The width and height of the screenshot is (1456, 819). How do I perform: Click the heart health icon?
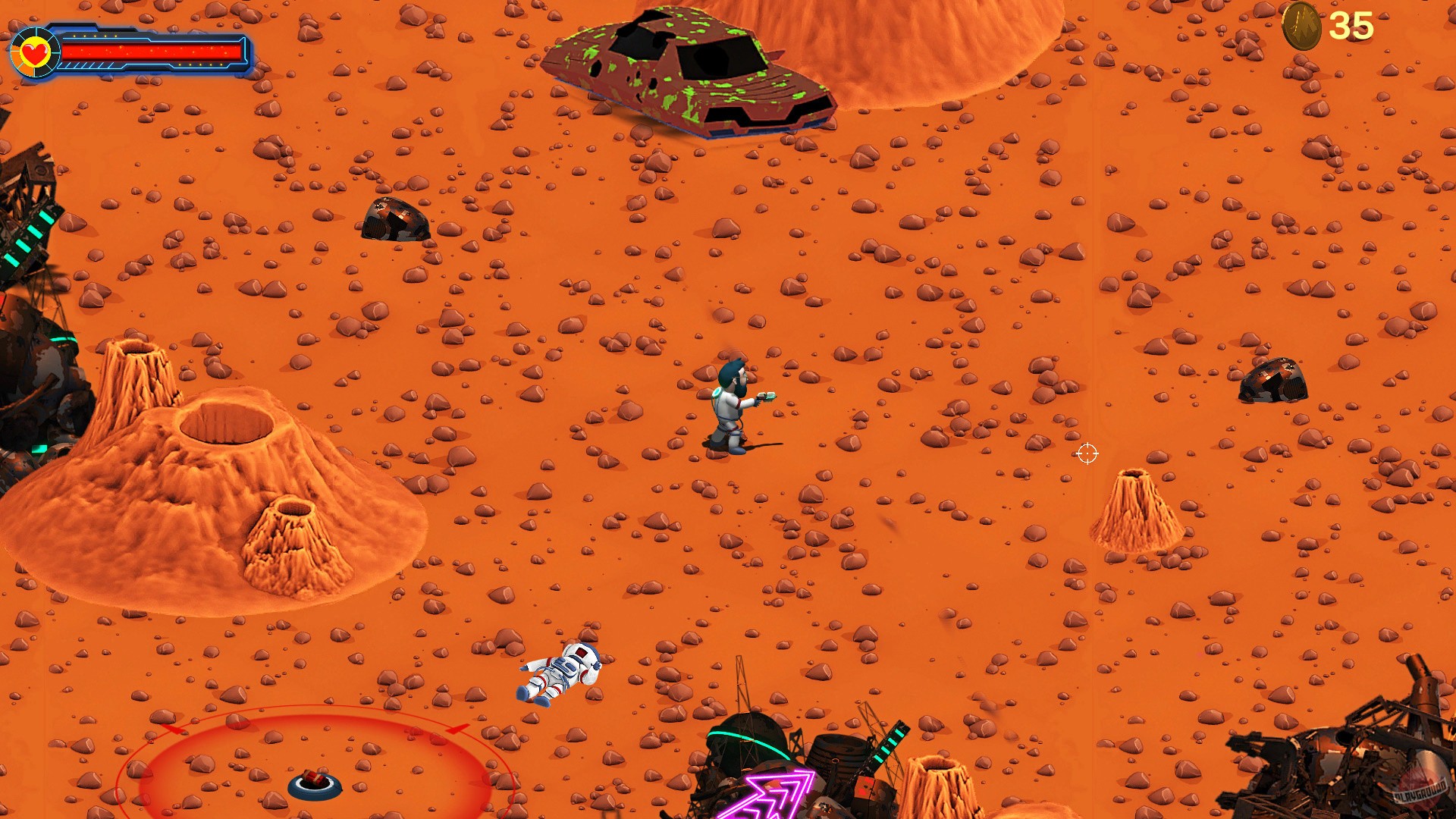(x=34, y=53)
